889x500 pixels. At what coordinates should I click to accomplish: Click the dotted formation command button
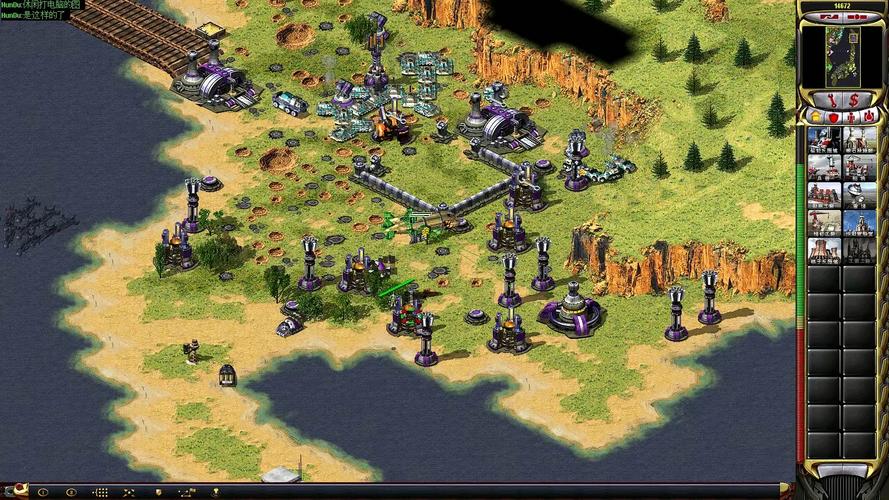click(x=100, y=492)
